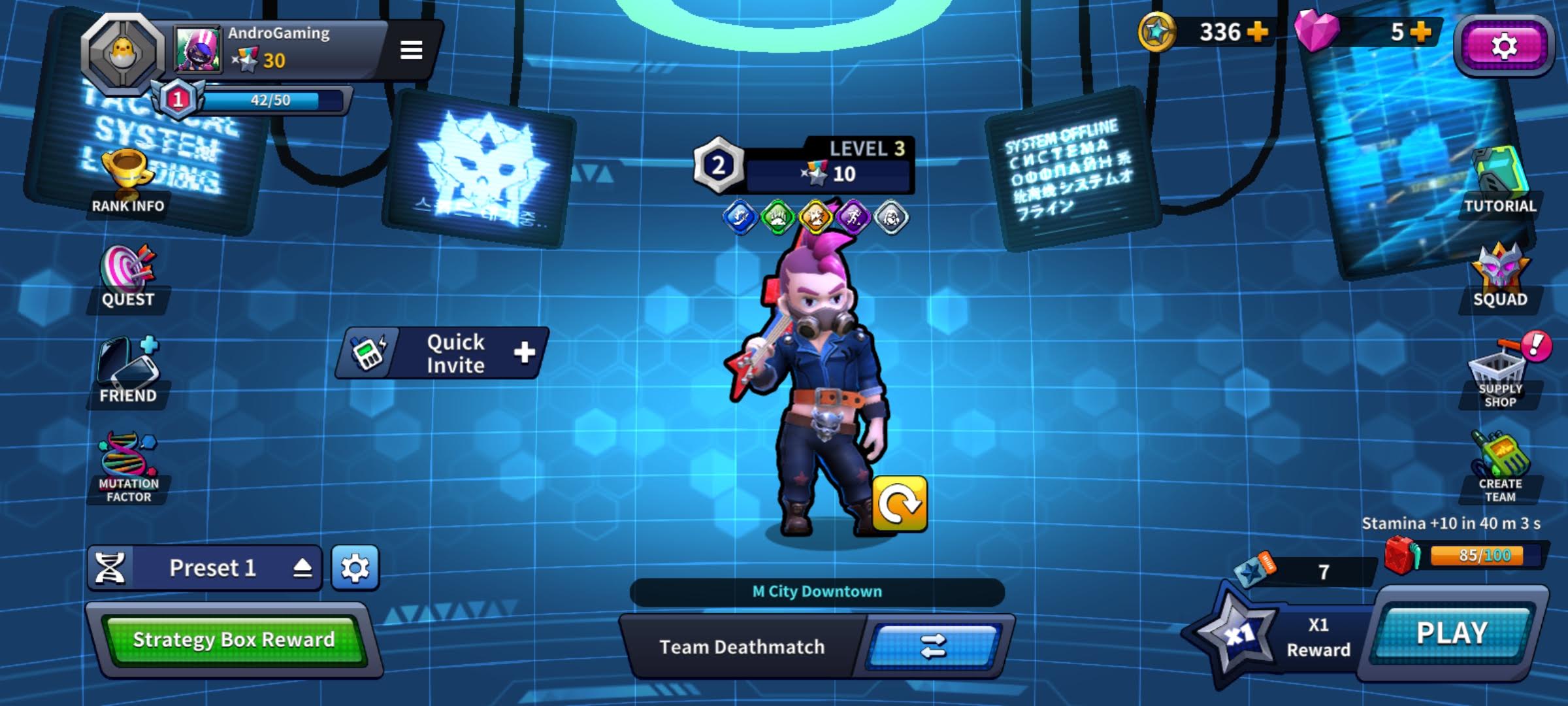Open the hamburger menu beside AndroGaming
The width and height of the screenshot is (1568, 706).
coord(411,50)
